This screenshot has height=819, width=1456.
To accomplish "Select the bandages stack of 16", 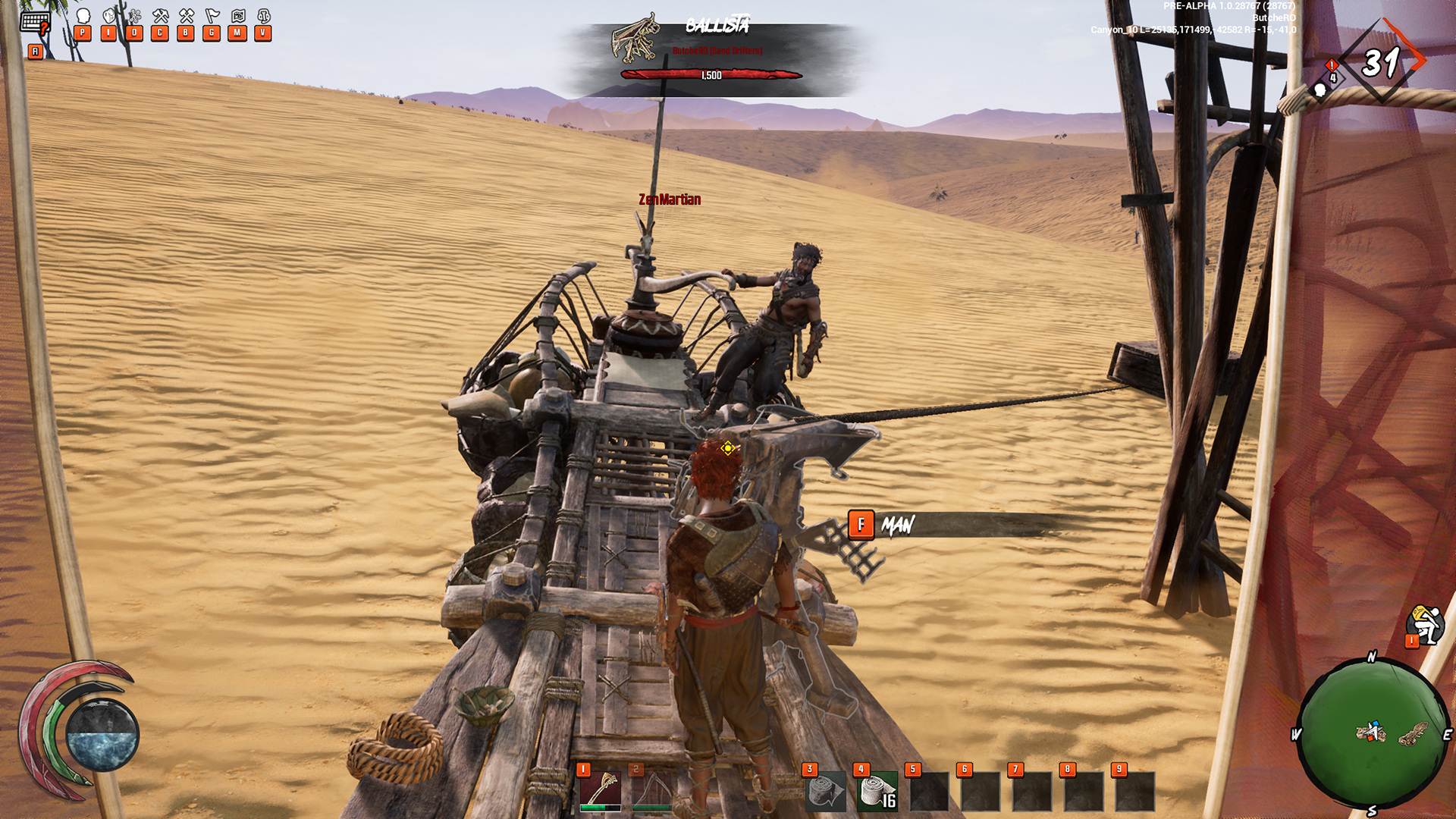I will (x=877, y=792).
